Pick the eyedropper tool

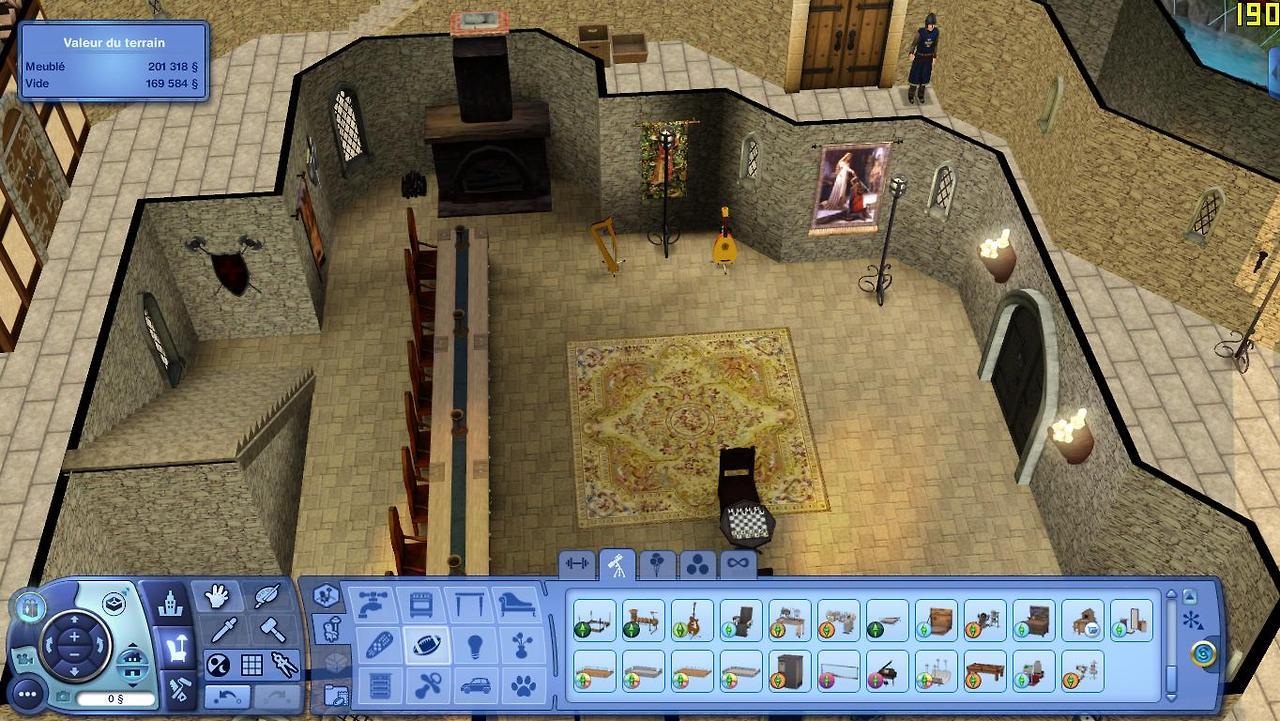(x=221, y=630)
